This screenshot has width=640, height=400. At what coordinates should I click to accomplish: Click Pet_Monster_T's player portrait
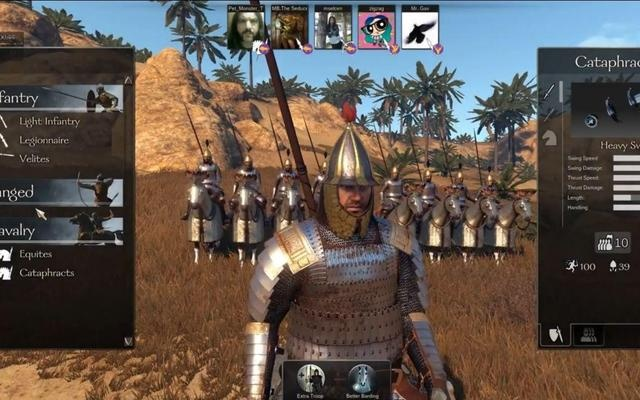[245, 30]
